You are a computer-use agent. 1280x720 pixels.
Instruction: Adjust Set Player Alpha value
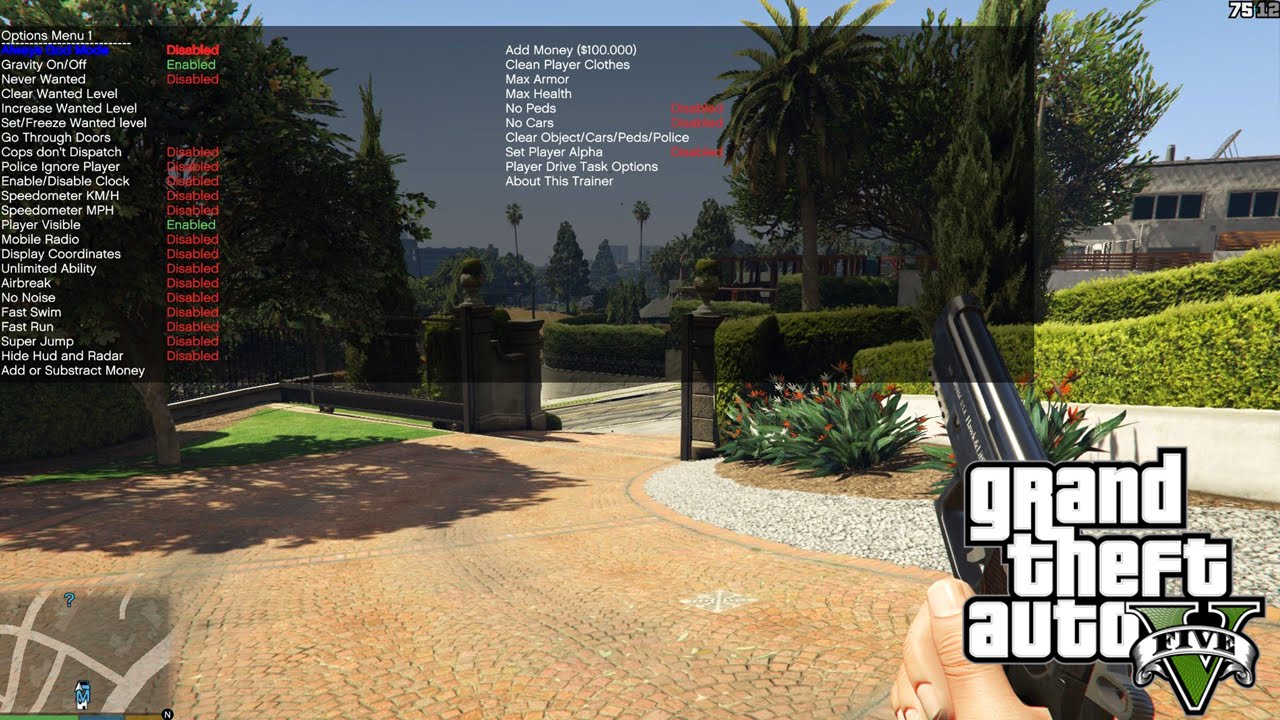coord(554,152)
